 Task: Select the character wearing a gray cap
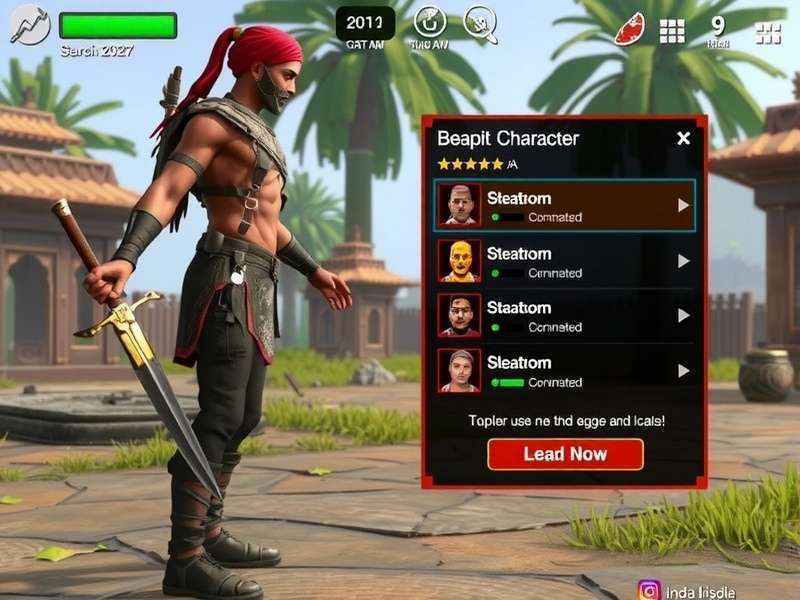pyautogui.click(x=564, y=370)
